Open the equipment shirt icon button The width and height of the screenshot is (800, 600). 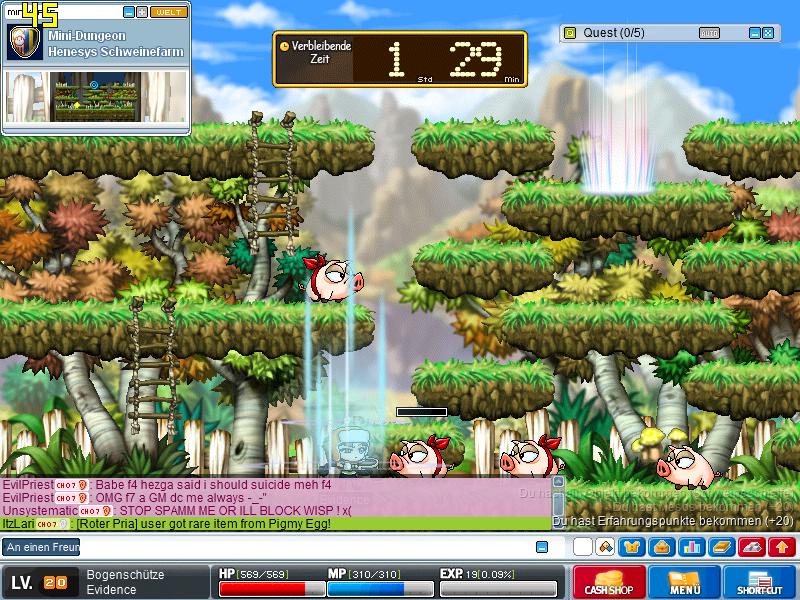tap(632, 547)
